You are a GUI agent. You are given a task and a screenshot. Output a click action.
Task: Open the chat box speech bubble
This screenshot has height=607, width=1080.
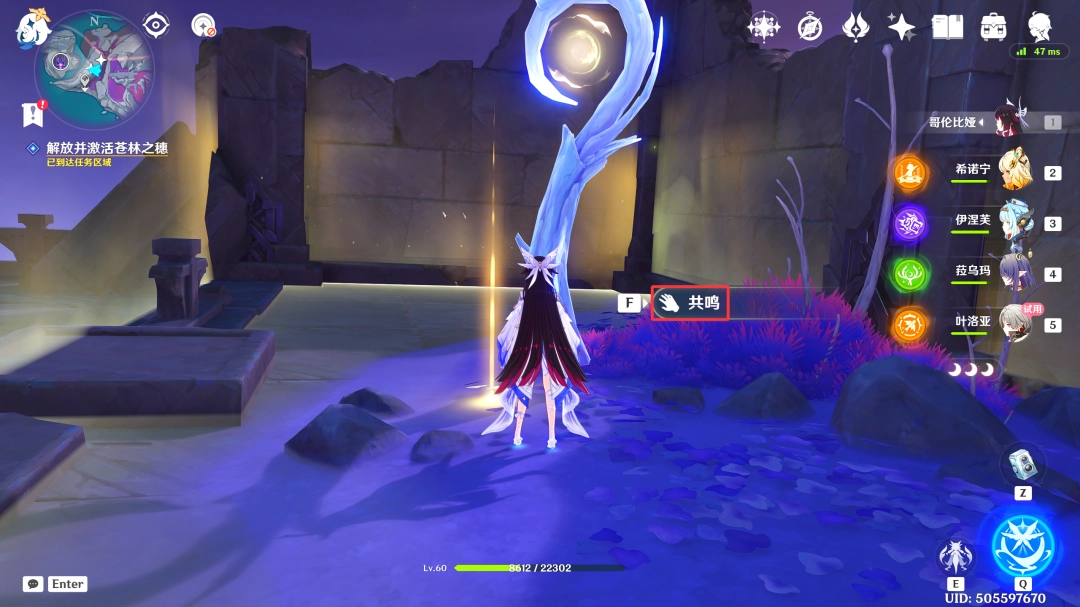[x=33, y=584]
